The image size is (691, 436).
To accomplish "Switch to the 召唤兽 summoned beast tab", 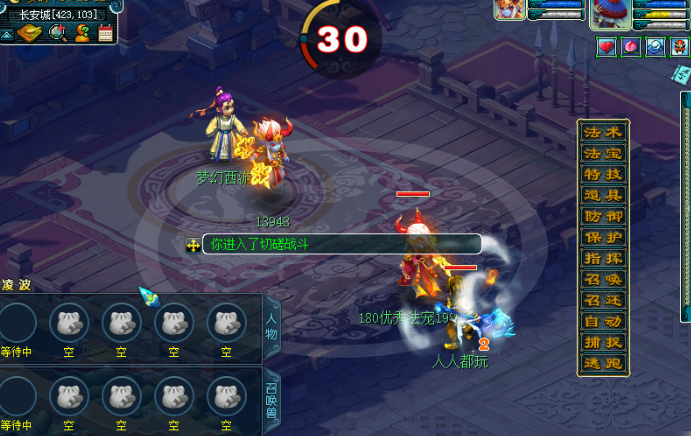I will pyautogui.click(x=271, y=399).
